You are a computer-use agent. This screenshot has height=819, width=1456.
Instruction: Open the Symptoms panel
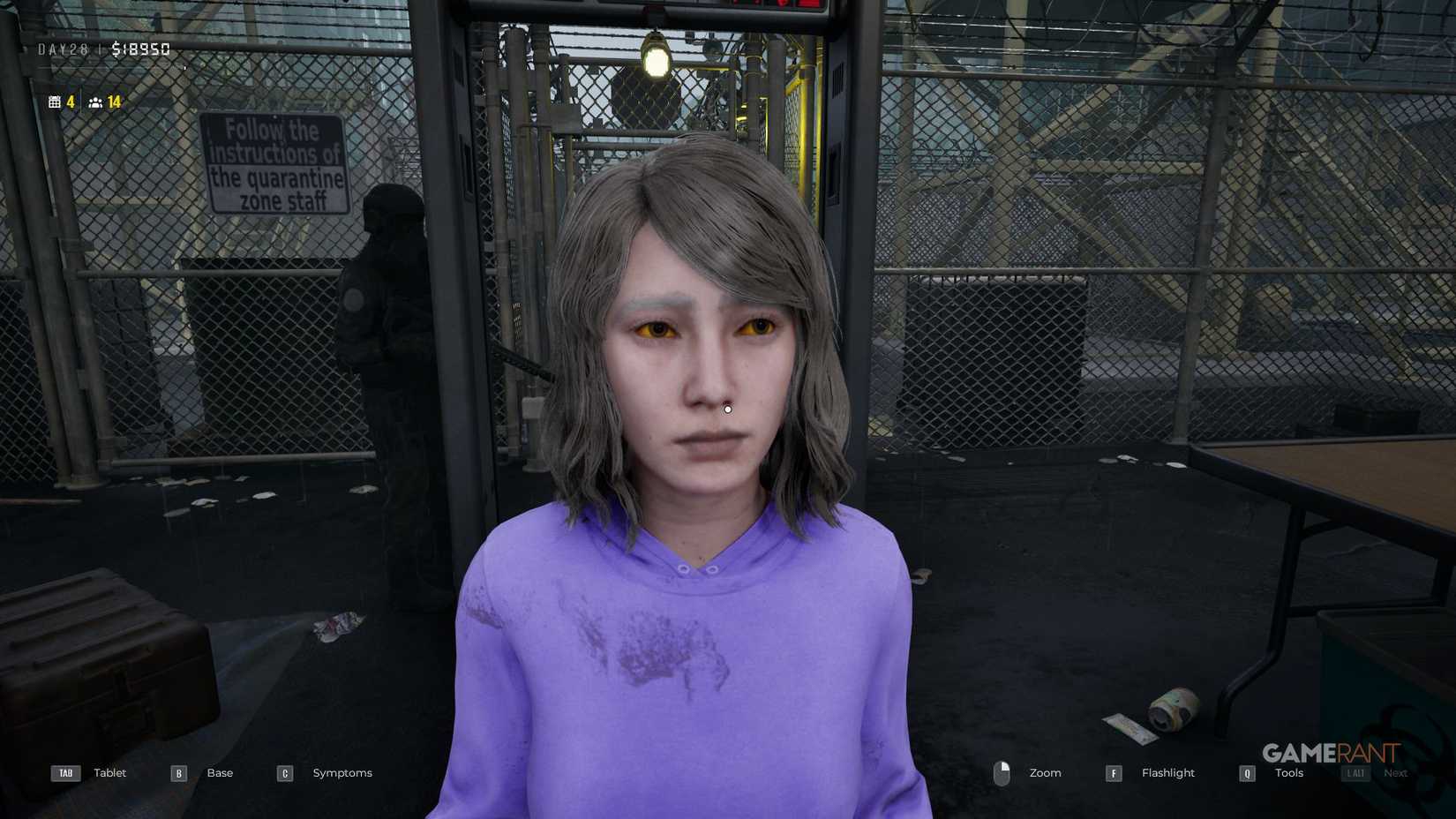(x=341, y=772)
